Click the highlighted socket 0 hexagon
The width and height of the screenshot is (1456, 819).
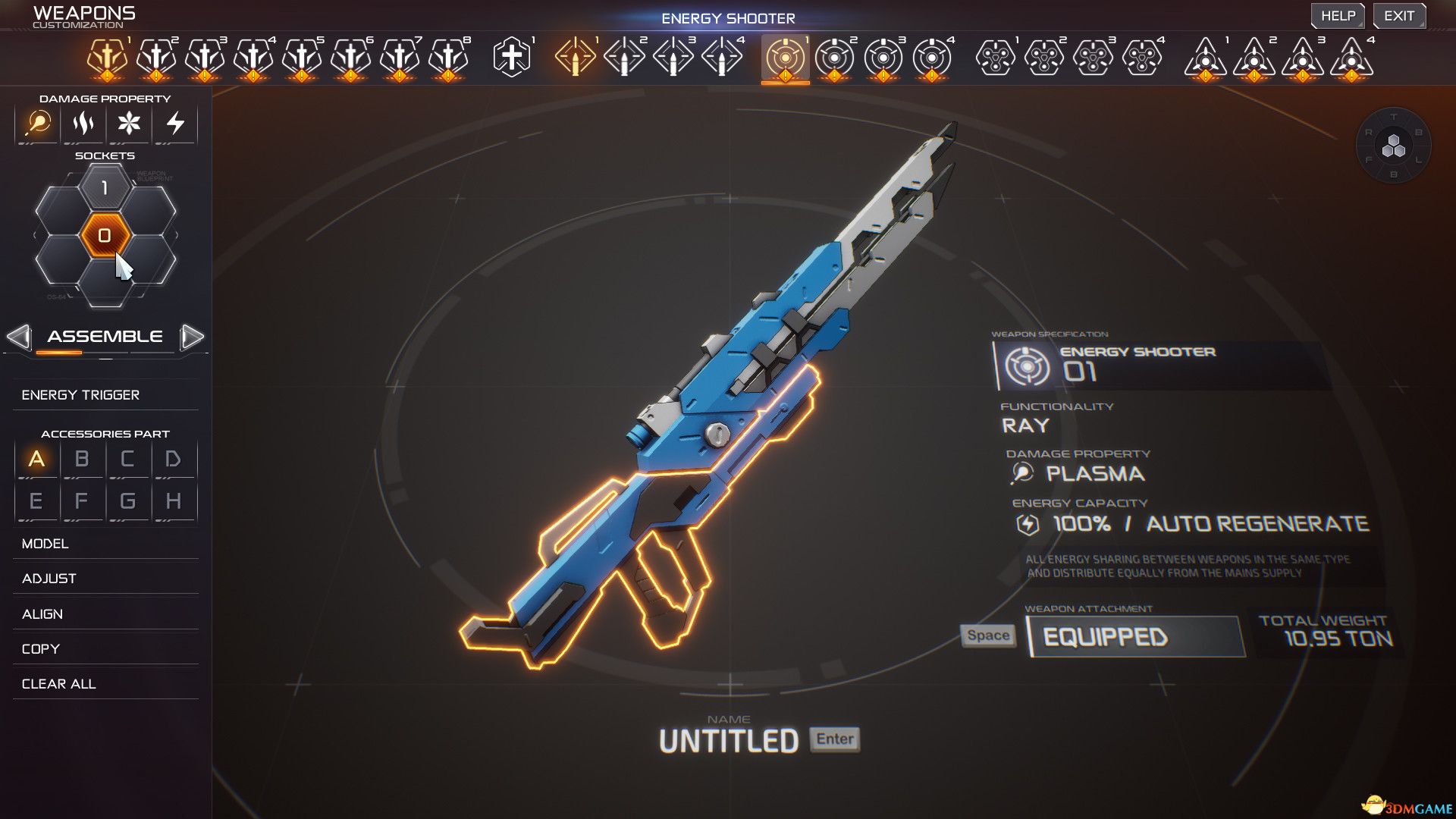click(x=105, y=235)
